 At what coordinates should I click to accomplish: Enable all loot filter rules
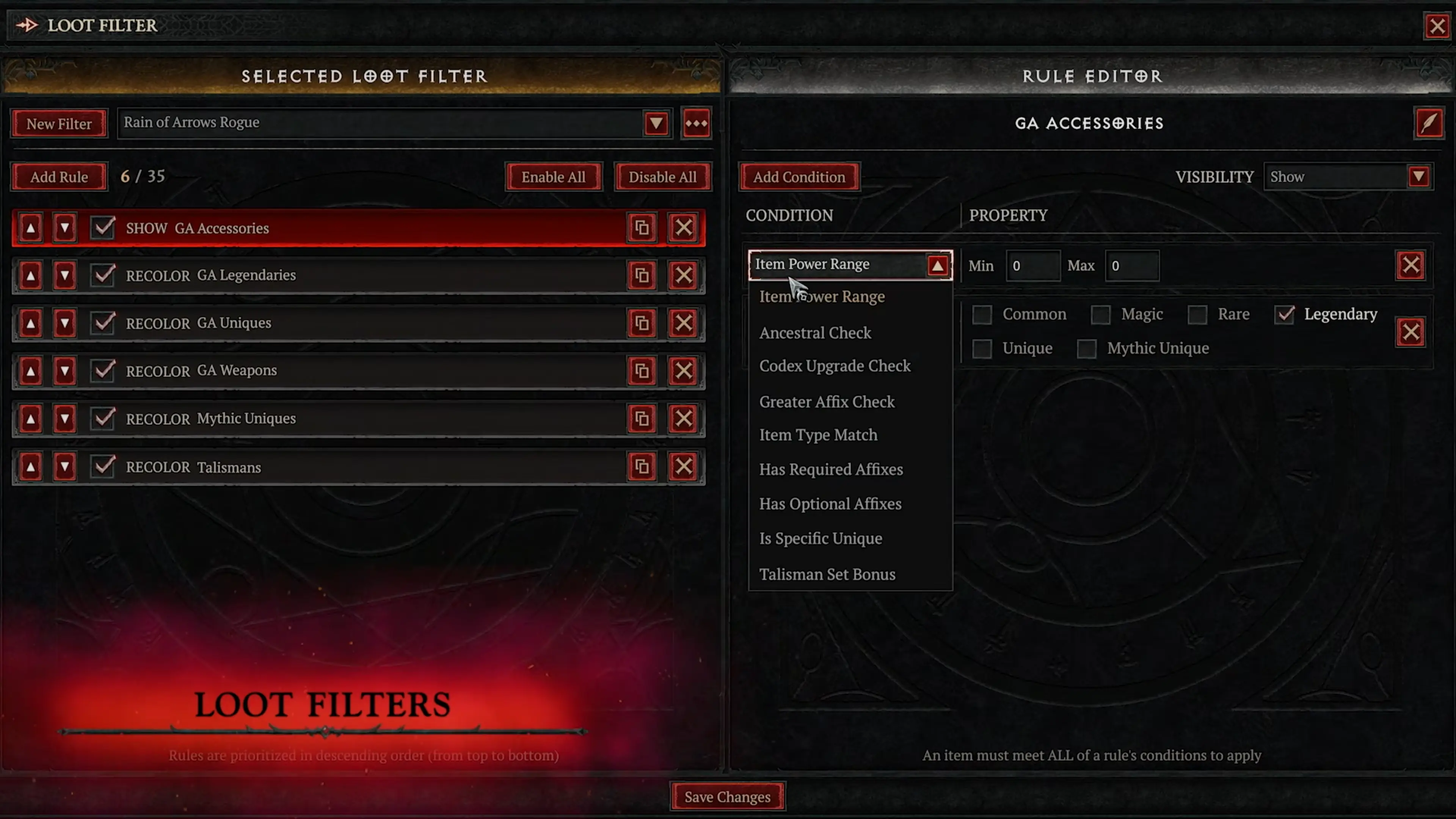pyautogui.click(x=553, y=177)
